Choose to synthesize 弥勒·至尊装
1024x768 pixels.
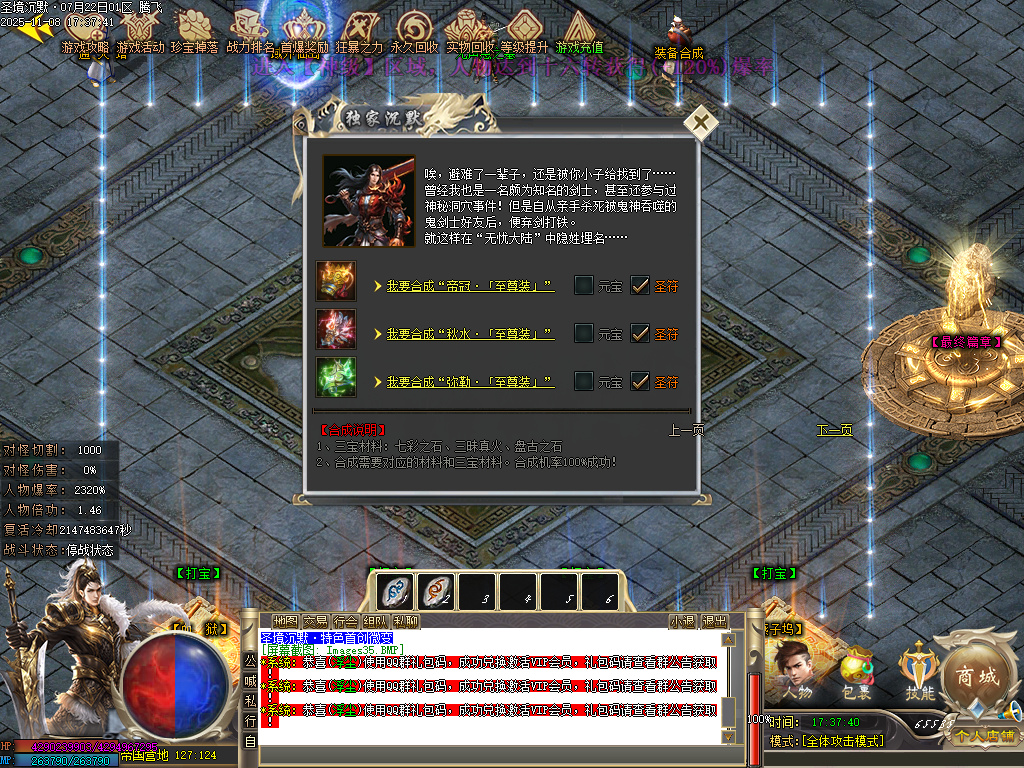(470, 382)
